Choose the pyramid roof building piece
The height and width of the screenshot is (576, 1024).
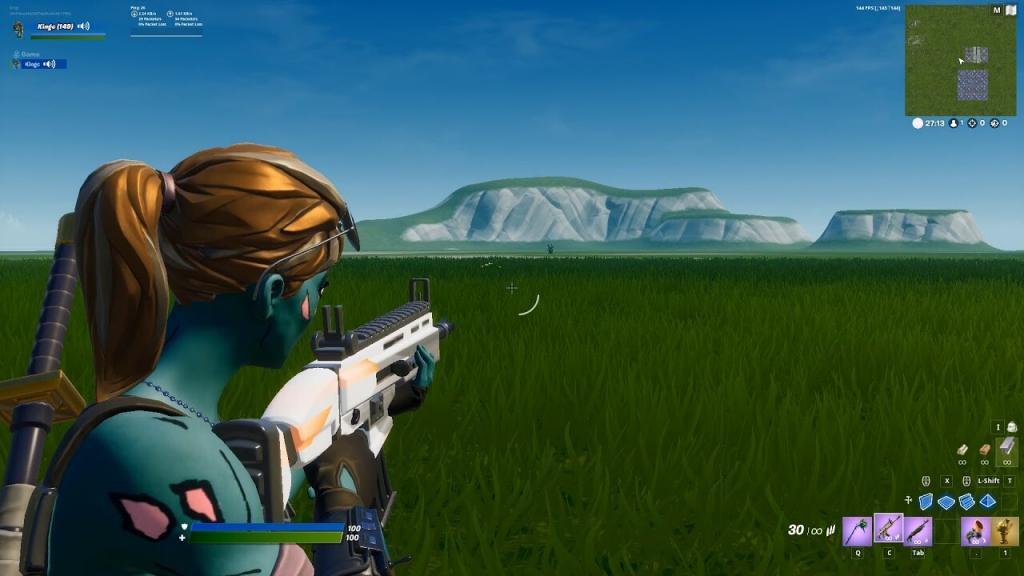click(x=988, y=501)
